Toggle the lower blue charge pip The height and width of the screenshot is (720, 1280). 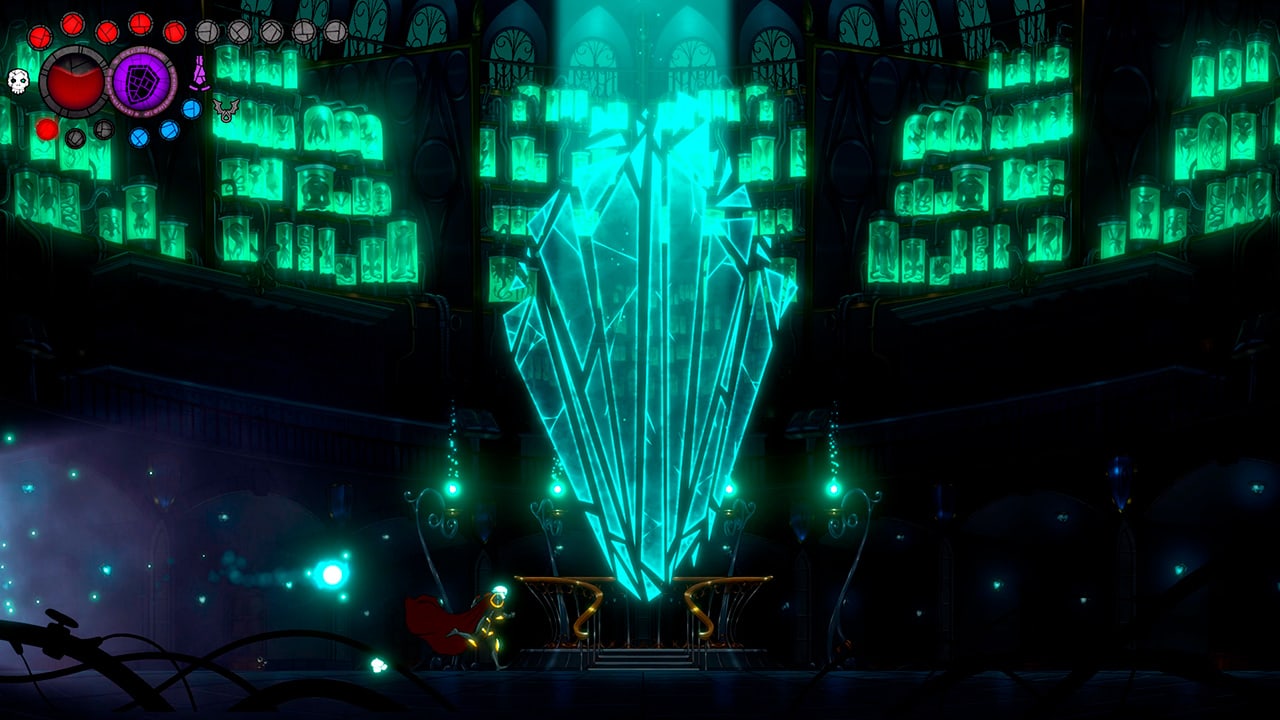[x=138, y=137]
